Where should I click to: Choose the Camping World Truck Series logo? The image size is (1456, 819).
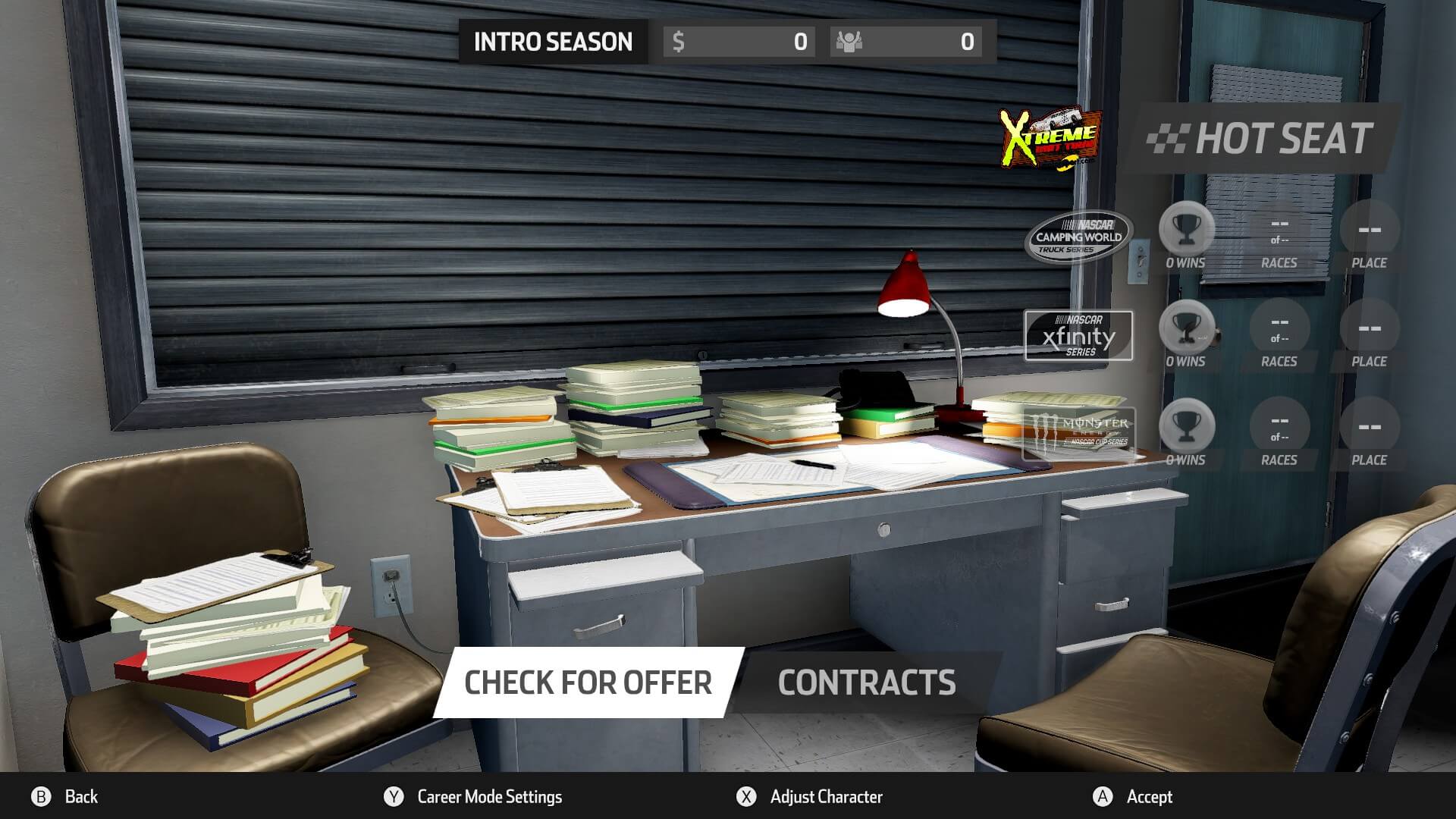tap(1078, 237)
